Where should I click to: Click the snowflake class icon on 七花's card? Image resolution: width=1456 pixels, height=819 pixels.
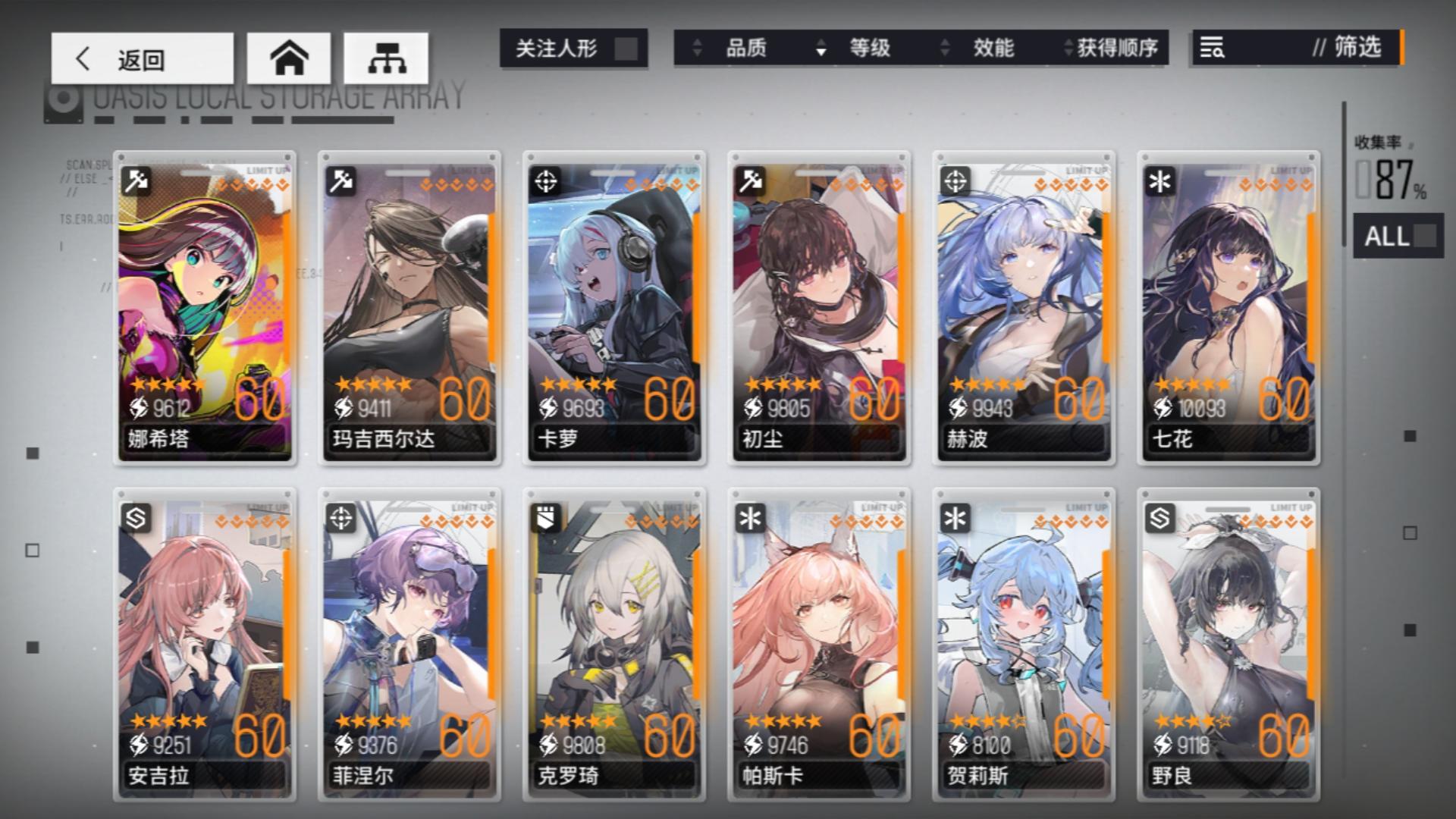[1159, 181]
